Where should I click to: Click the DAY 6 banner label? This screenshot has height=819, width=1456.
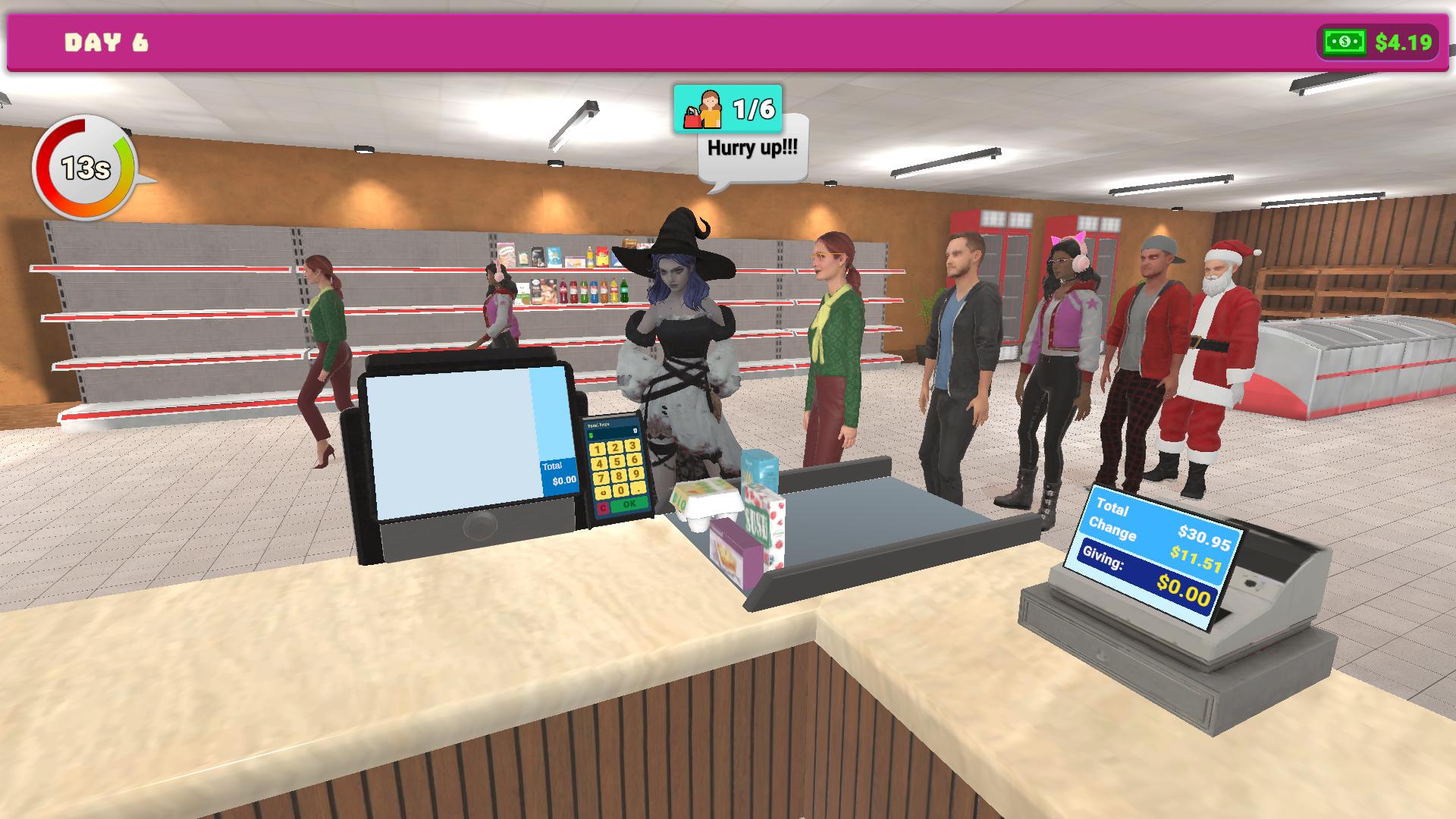pyautogui.click(x=106, y=42)
